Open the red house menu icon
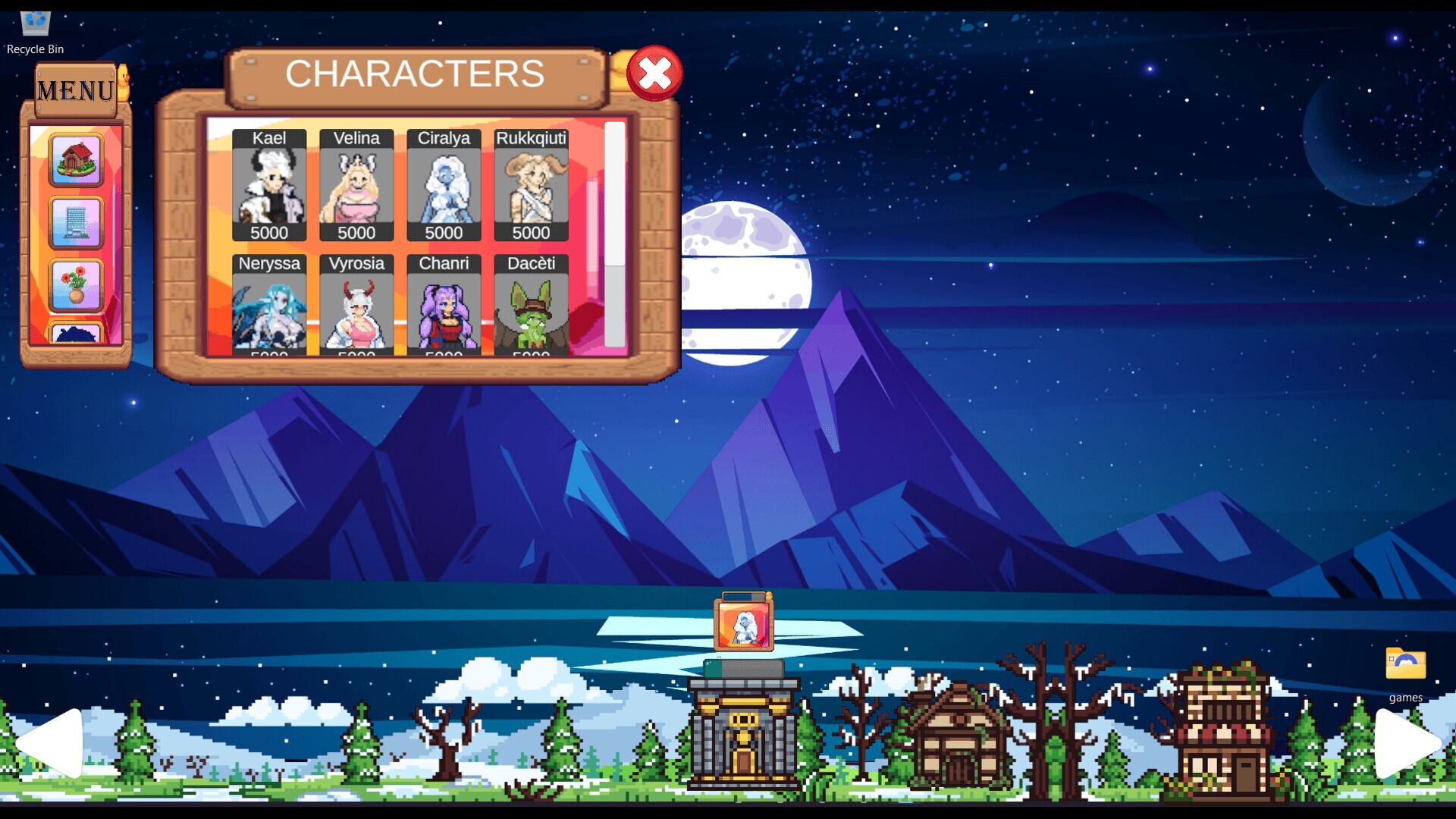 tap(76, 160)
